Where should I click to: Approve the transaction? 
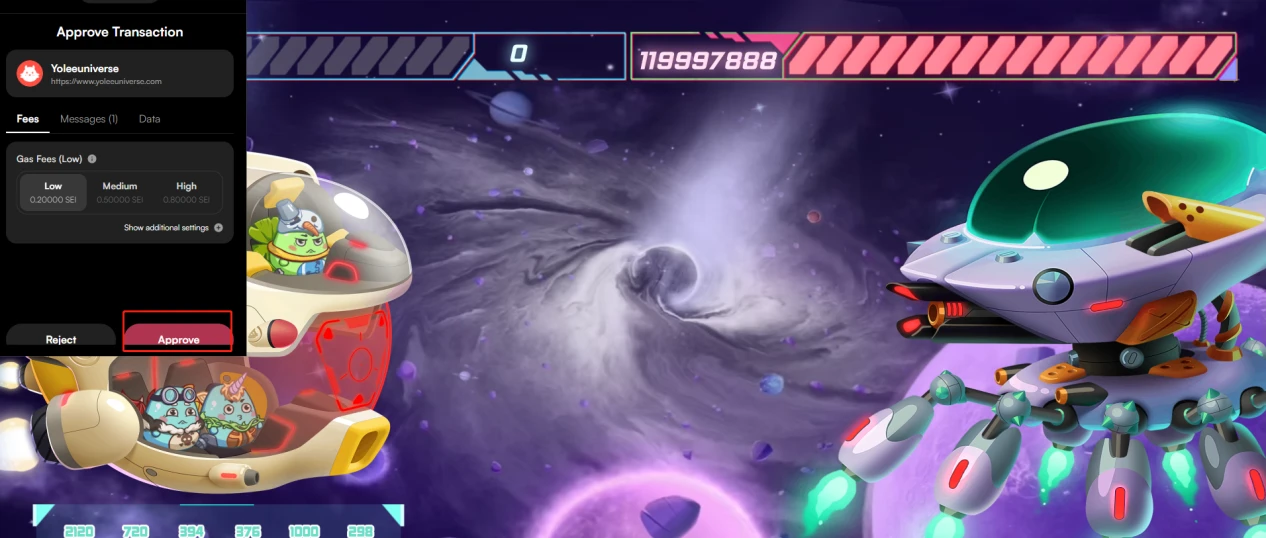point(178,336)
